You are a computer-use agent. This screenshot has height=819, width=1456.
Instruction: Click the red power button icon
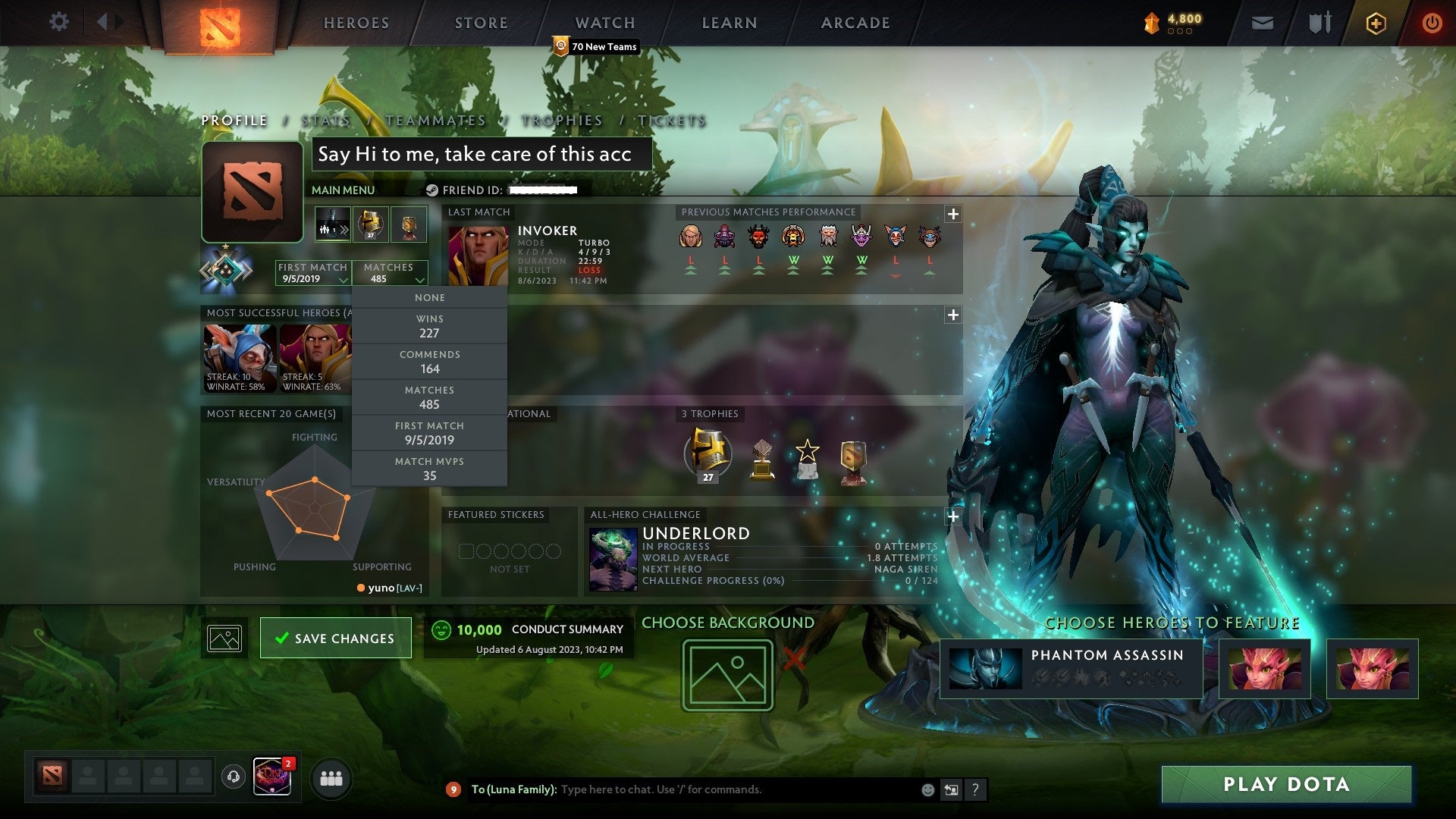(x=1433, y=23)
